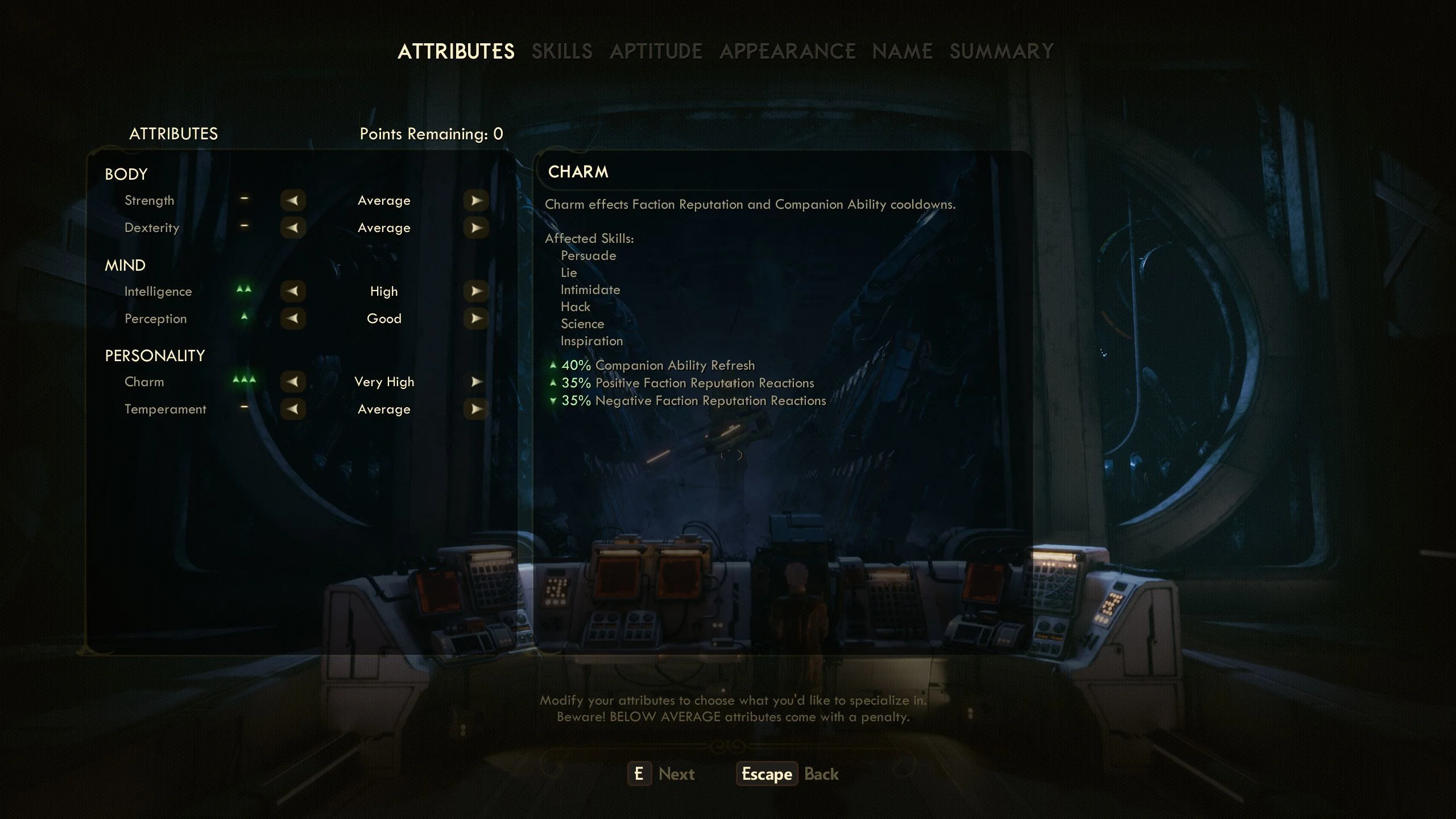Decrease Temperament with its left arrow
This screenshot has width=1456, height=819.
293,409
